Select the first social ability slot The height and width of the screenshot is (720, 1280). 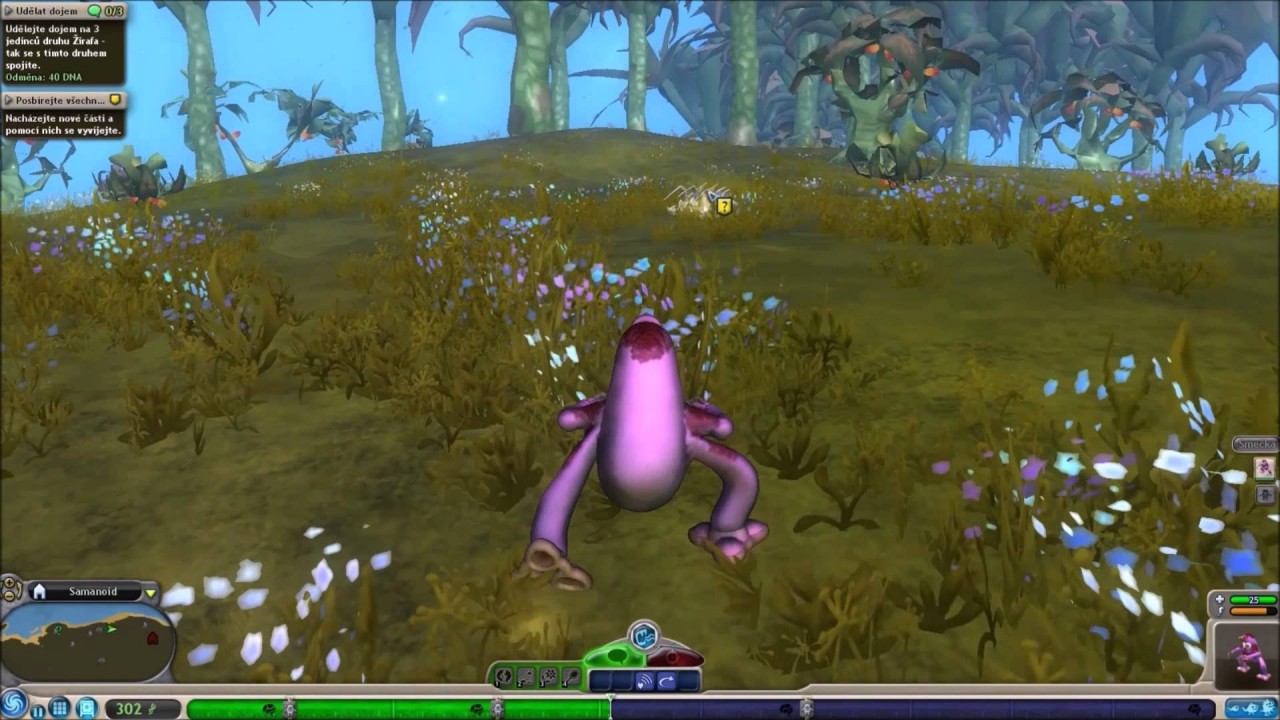600,681
